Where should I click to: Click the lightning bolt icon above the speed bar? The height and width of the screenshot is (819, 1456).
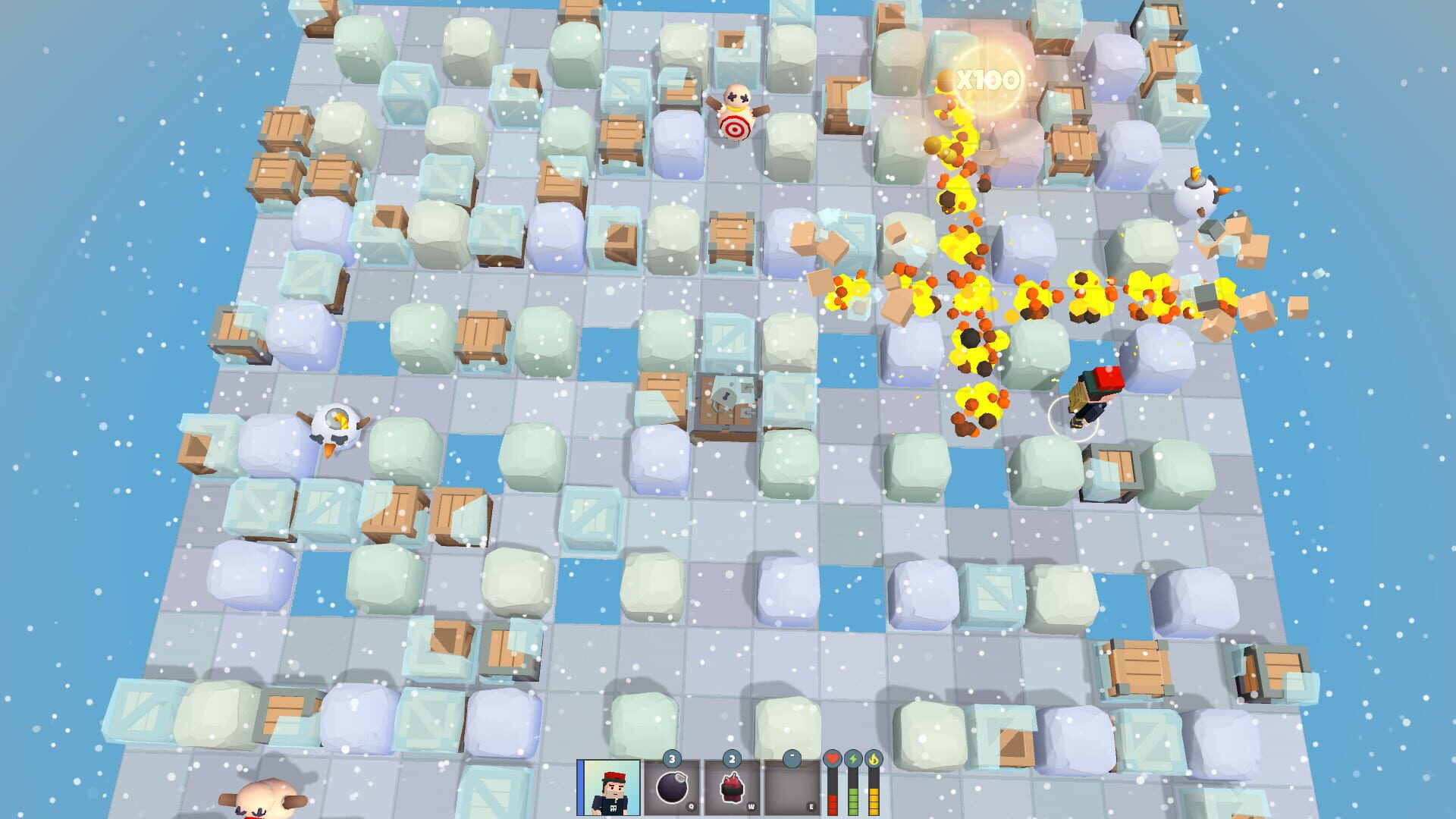pos(854,758)
